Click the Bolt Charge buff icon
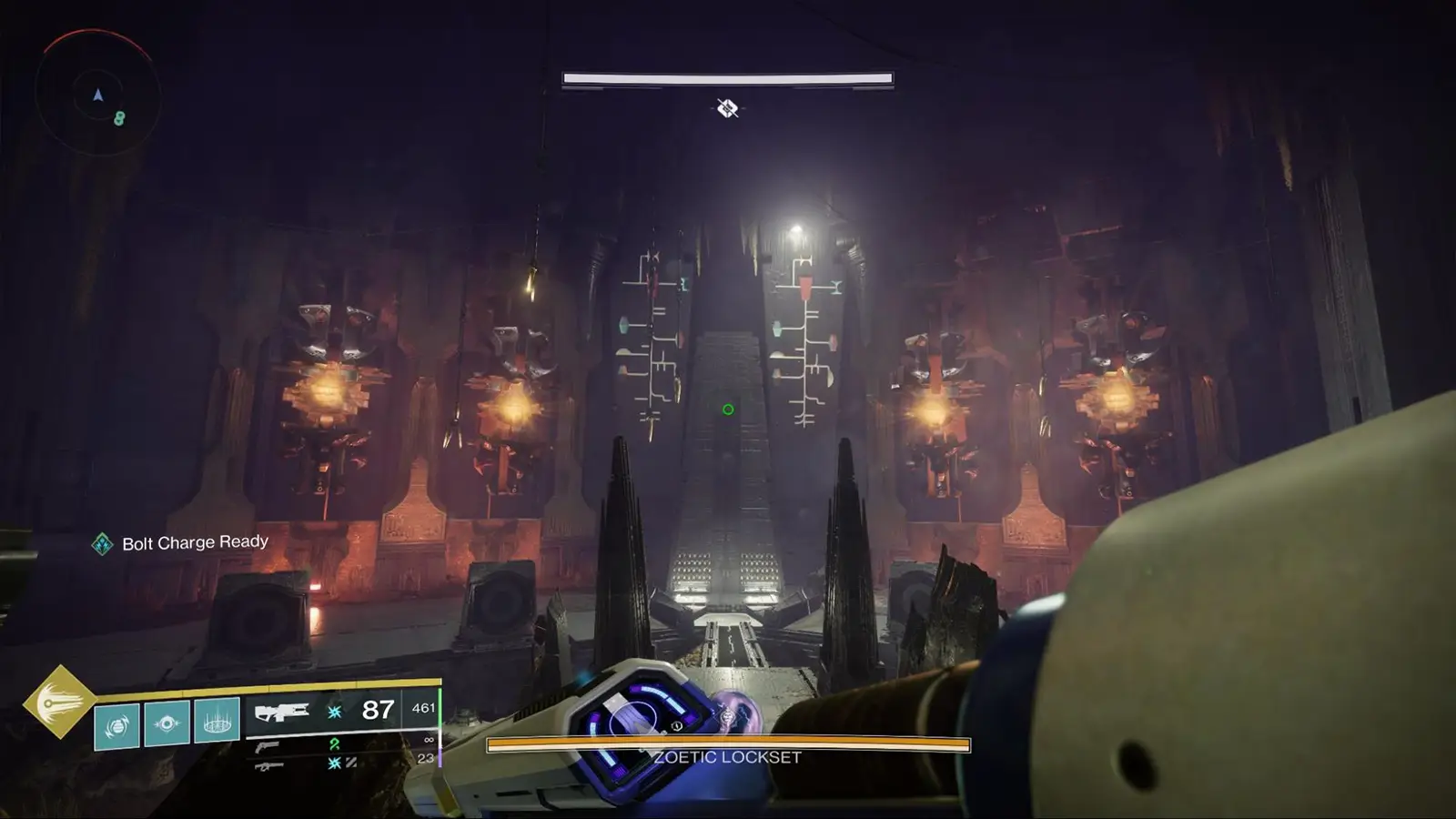Viewport: 1456px width, 819px height. click(x=102, y=541)
